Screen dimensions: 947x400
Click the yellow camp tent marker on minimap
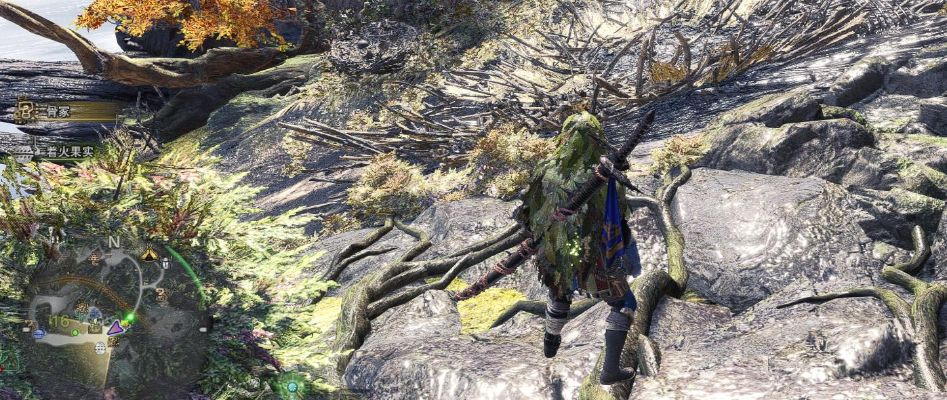(x=149, y=255)
